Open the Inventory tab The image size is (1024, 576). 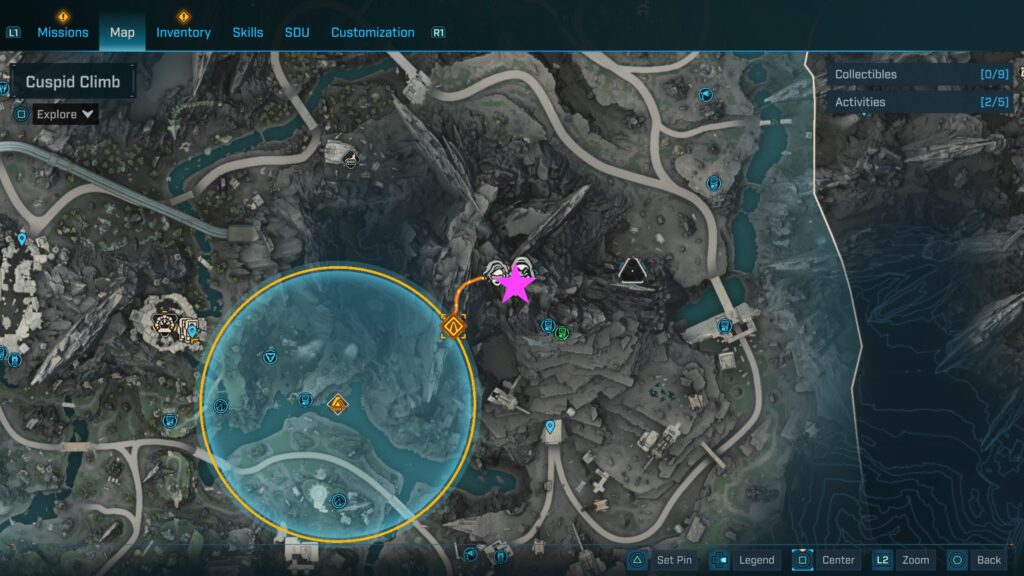coord(183,32)
